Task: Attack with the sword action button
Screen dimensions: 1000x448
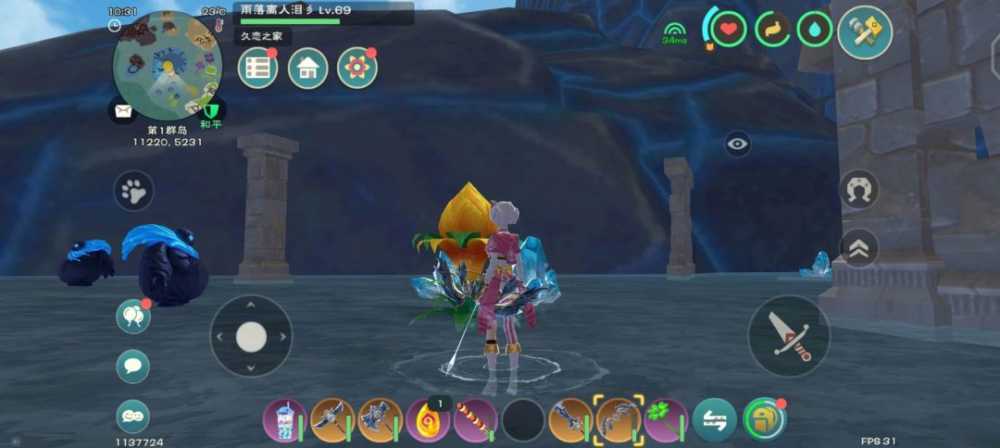Action: click(788, 335)
